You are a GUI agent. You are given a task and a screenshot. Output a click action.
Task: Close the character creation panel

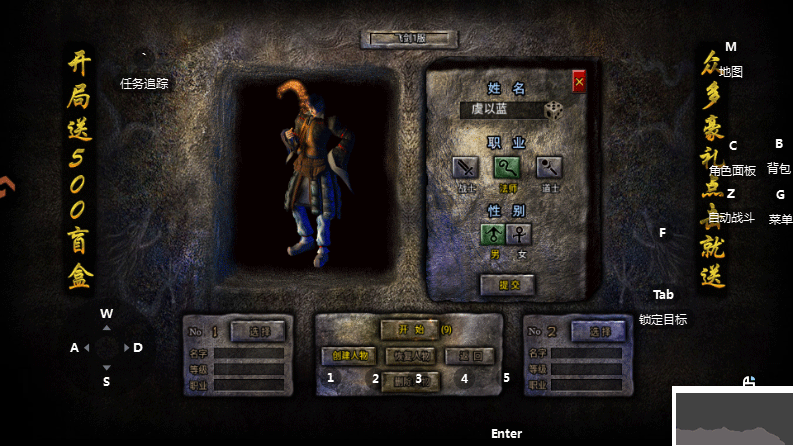coord(579,82)
